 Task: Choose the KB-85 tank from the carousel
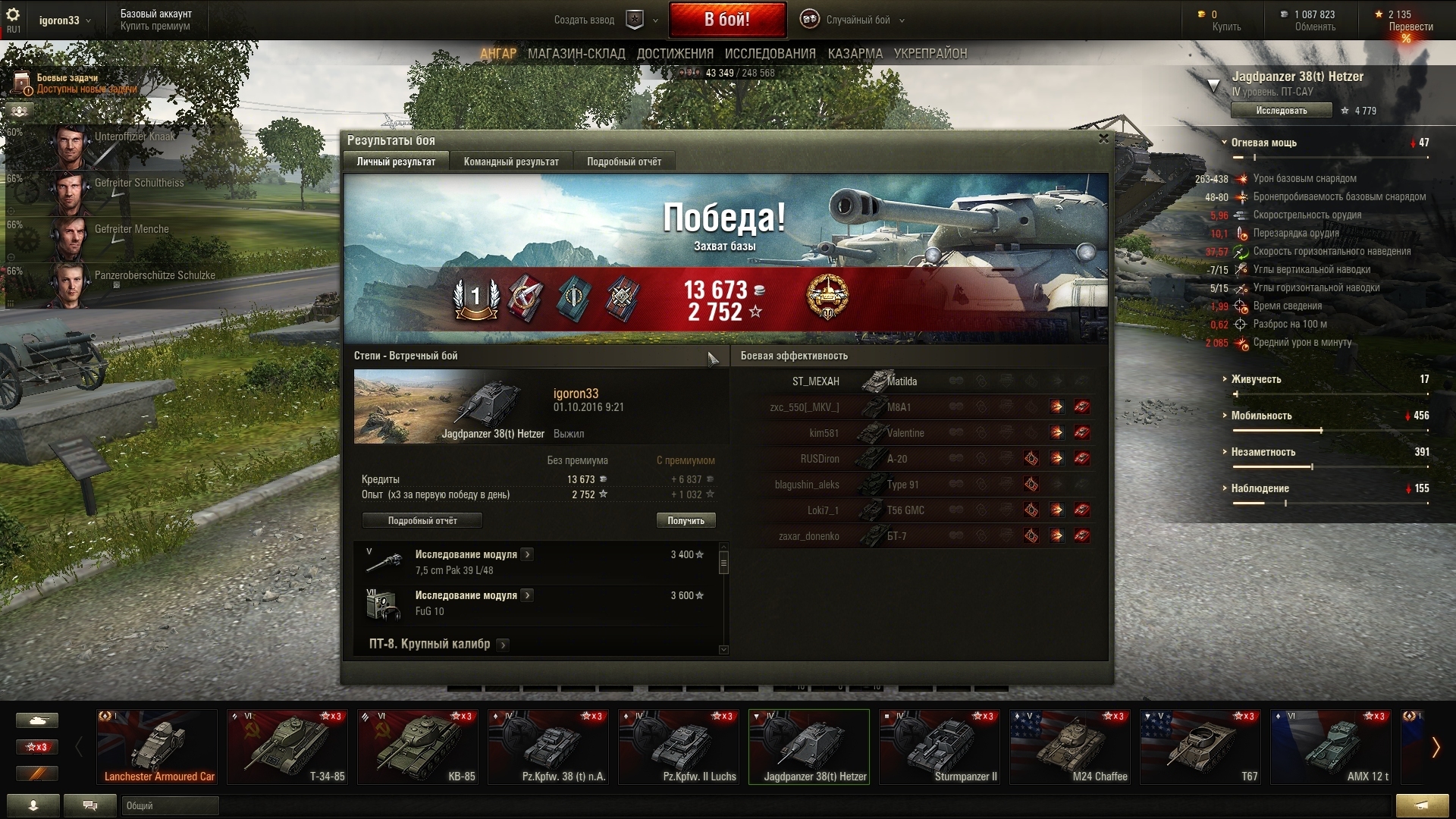(x=418, y=747)
